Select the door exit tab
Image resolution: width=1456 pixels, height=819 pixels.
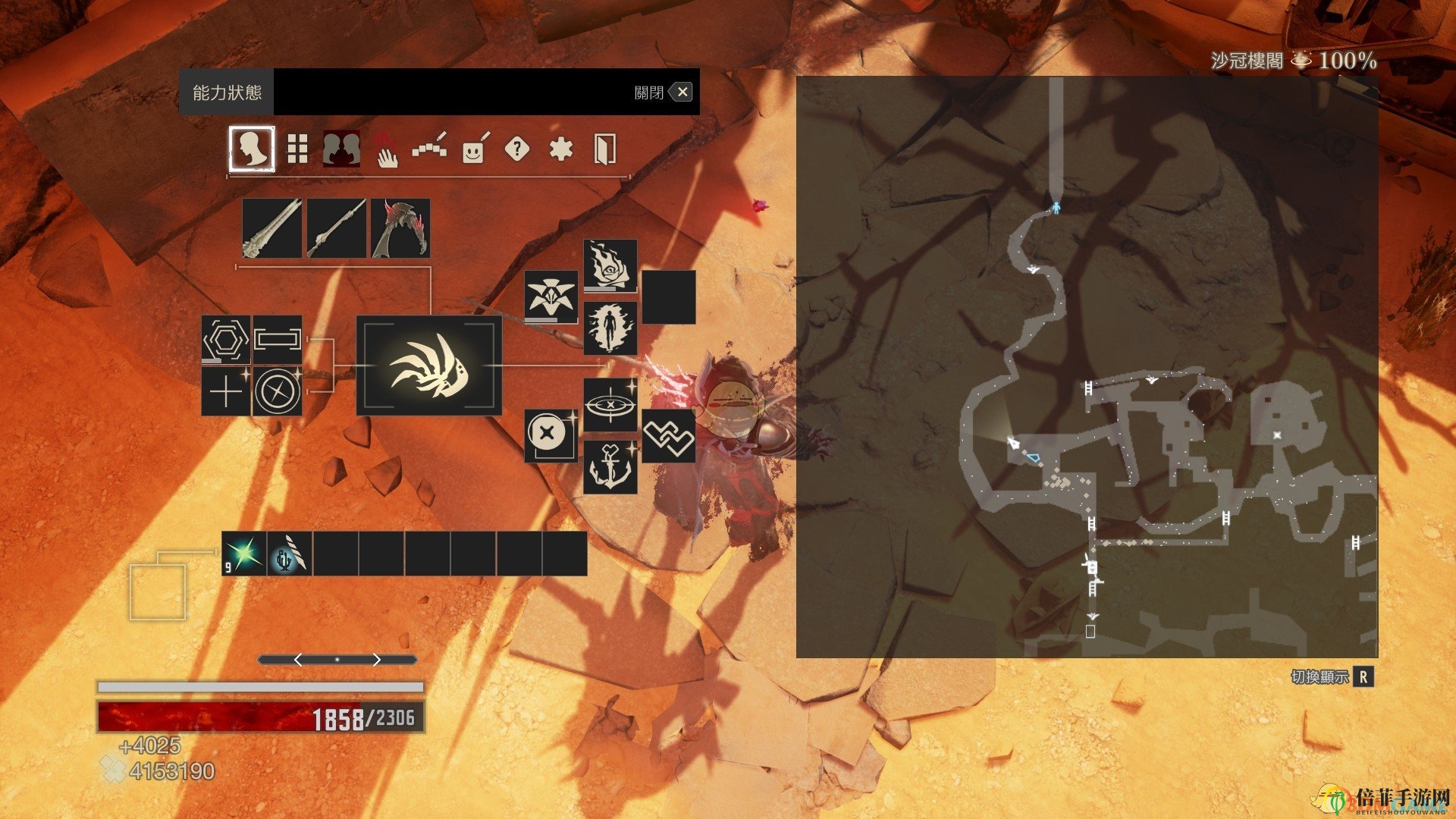pyautogui.click(x=604, y=149)
